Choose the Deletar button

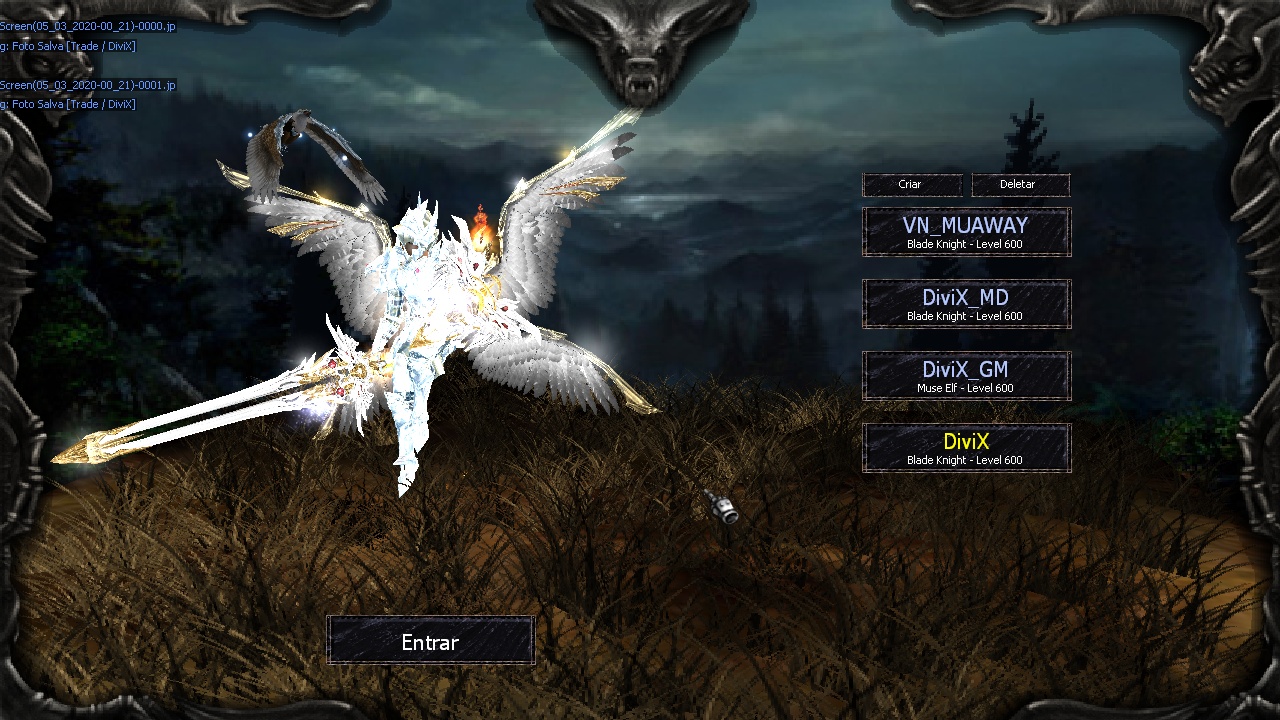tap(1019, 185)
